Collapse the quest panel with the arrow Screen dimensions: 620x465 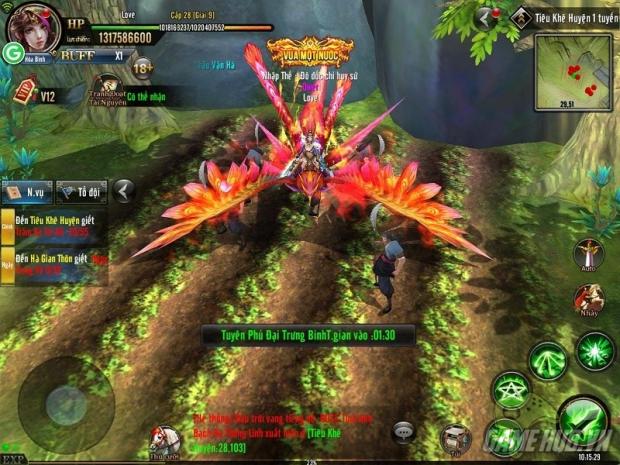coord(123,190)
